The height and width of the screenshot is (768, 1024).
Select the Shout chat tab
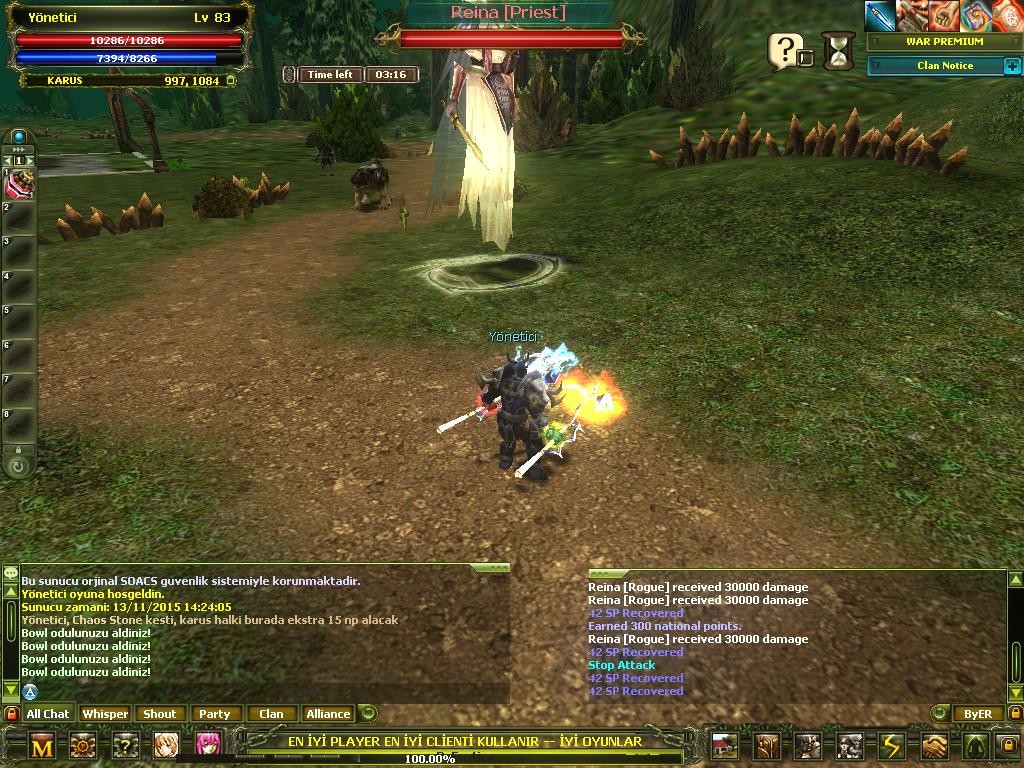click(x=160, y=714)
